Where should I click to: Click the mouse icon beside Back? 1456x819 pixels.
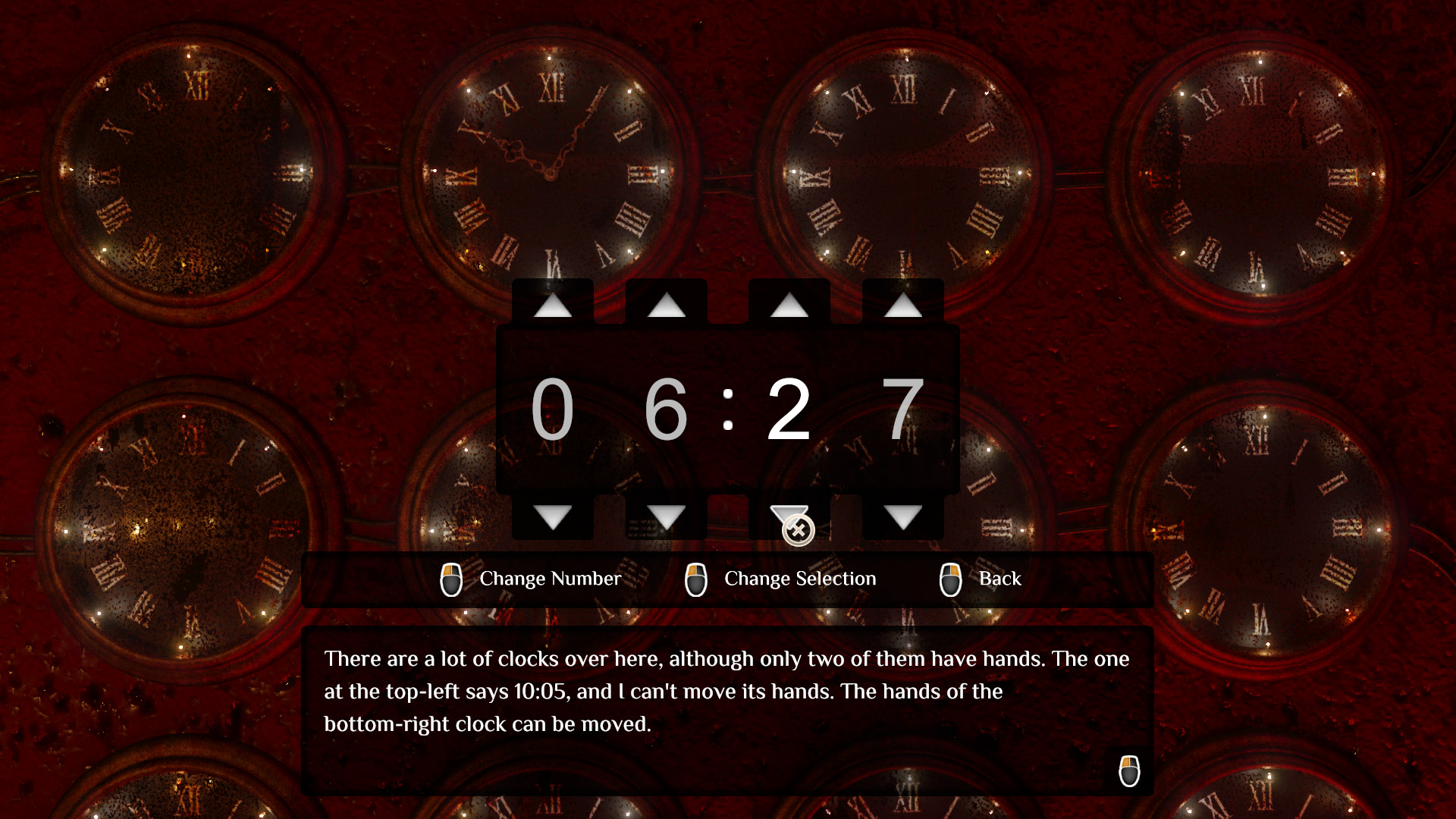(950, 579)
